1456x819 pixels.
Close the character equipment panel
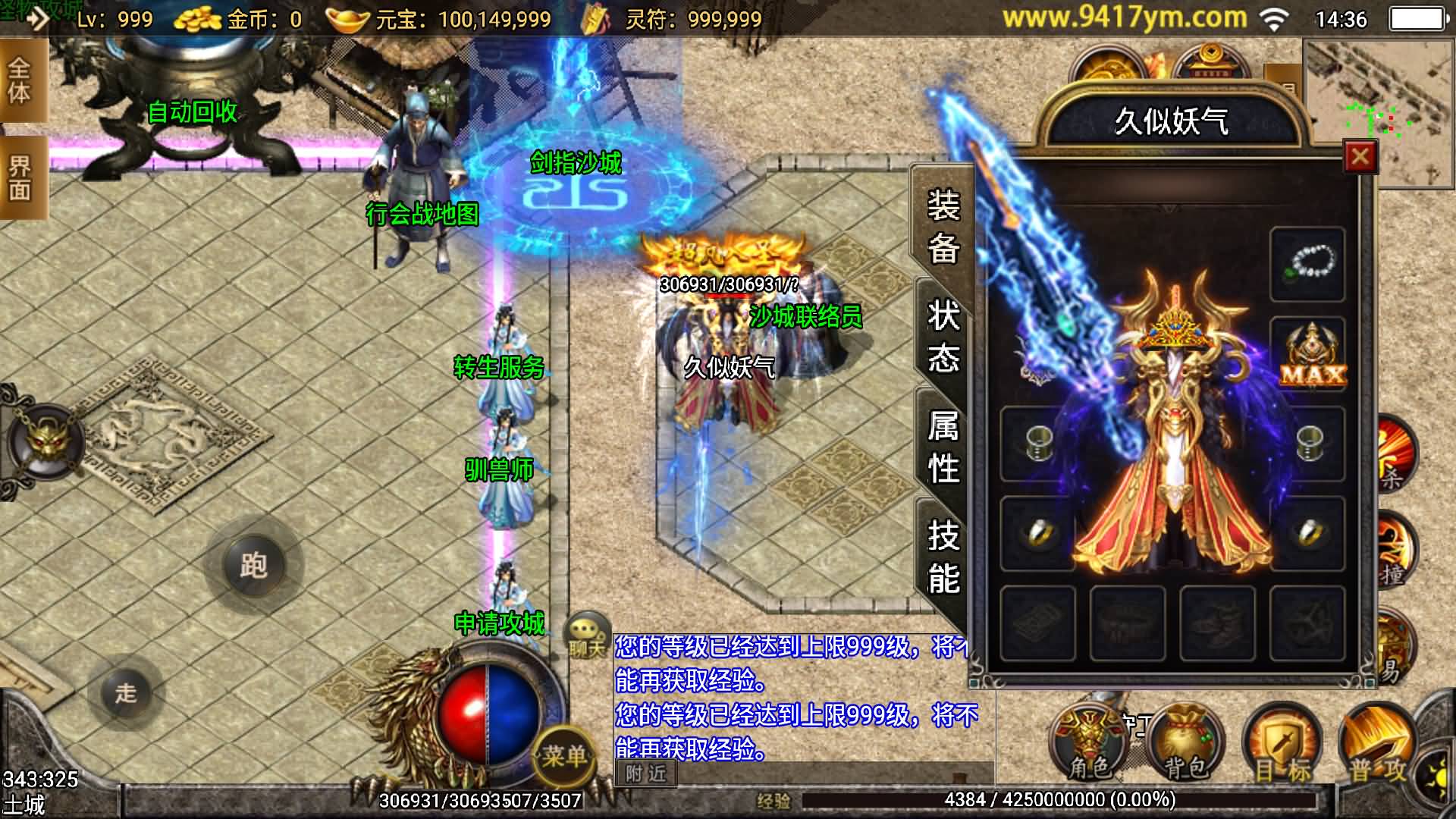coord(1360,157)
